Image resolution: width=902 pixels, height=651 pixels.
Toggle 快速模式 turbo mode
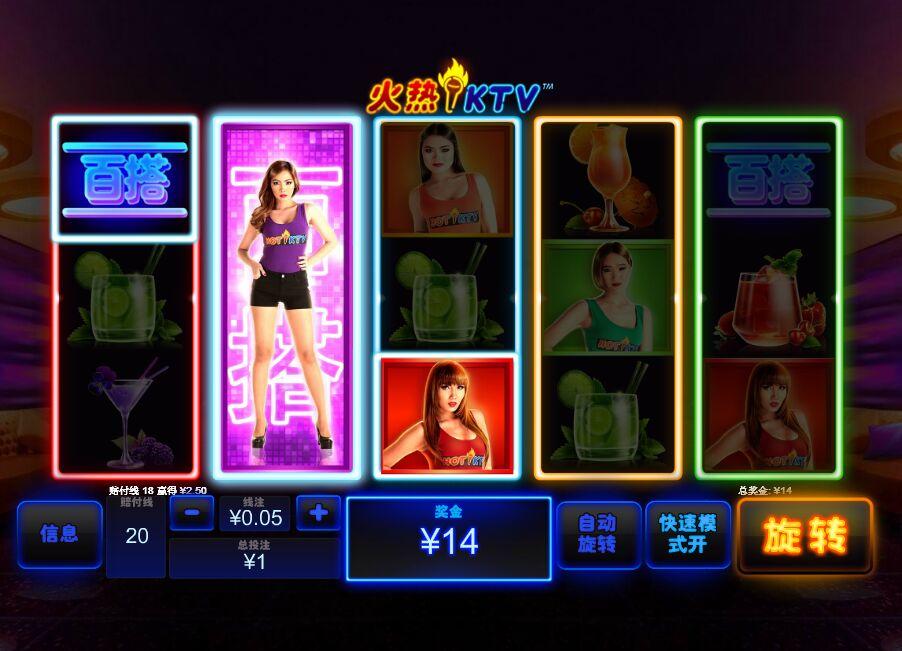688,534
